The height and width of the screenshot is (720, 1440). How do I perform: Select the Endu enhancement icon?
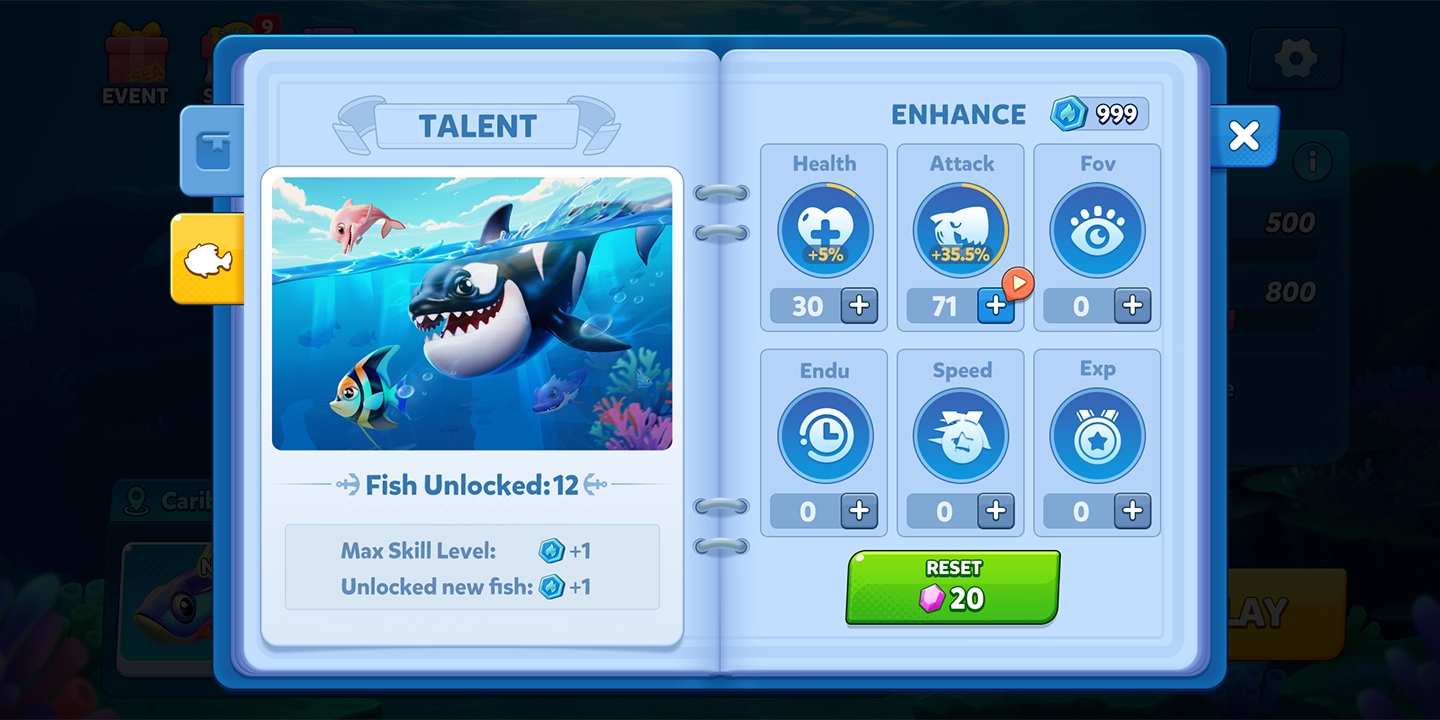coord(822,434)
